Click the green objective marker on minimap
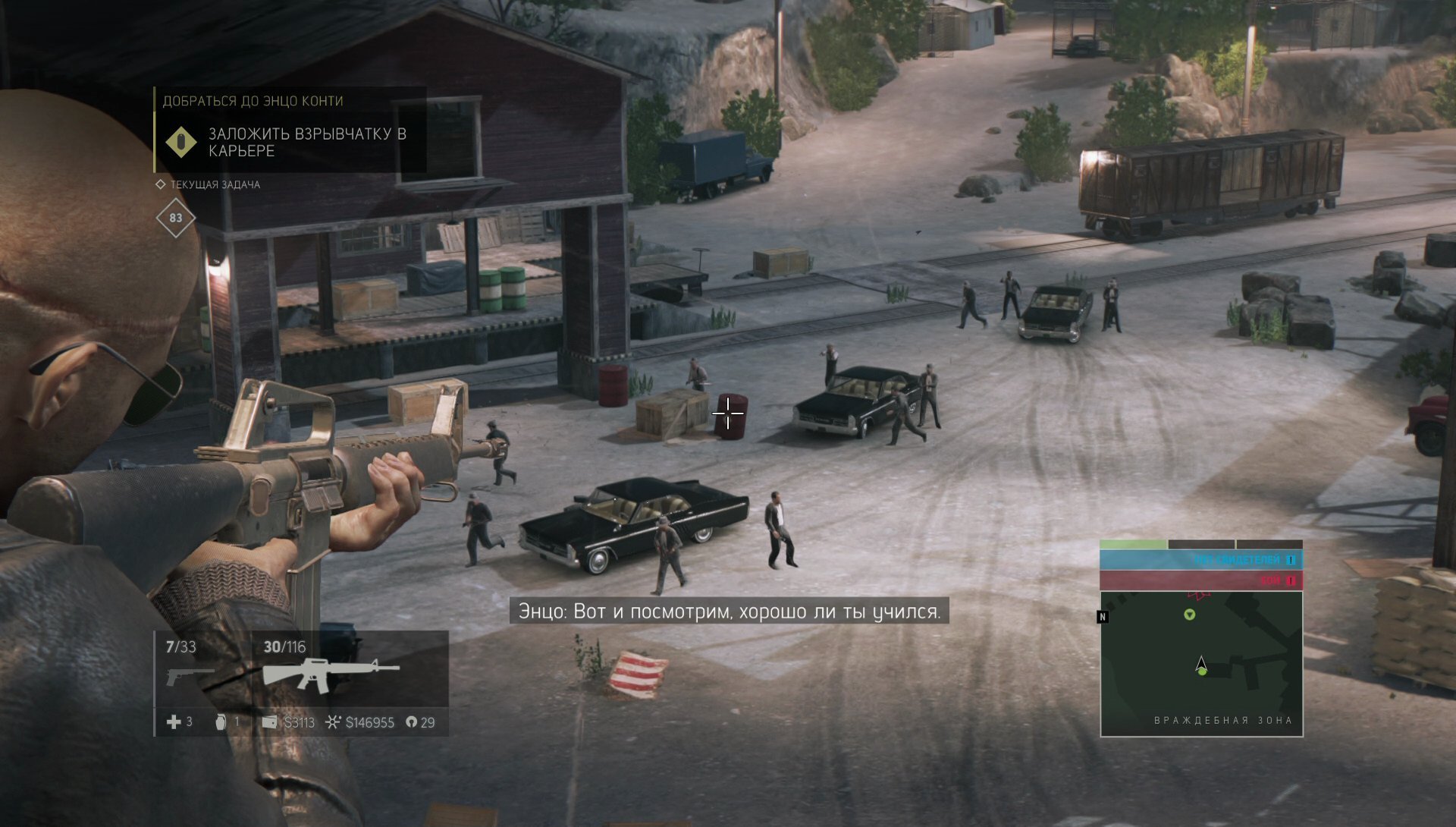 [1189, 615]
